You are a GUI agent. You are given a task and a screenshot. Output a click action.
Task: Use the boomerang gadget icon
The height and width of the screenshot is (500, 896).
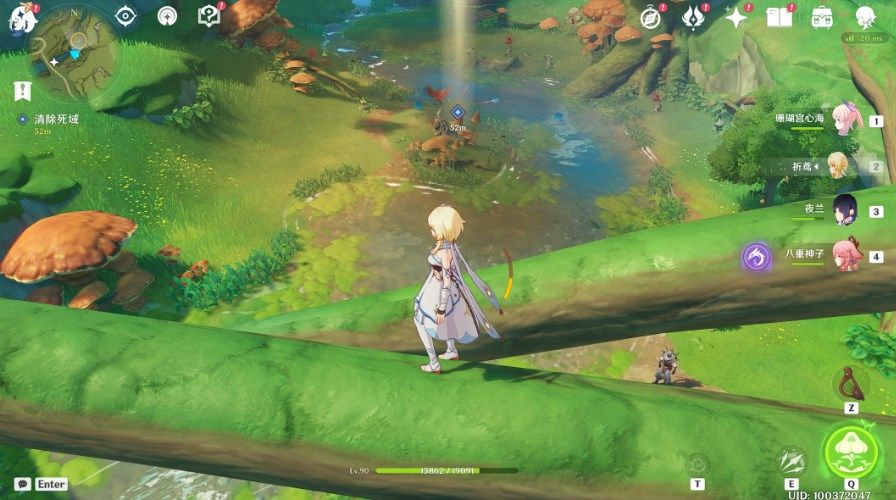click(850, 383)
